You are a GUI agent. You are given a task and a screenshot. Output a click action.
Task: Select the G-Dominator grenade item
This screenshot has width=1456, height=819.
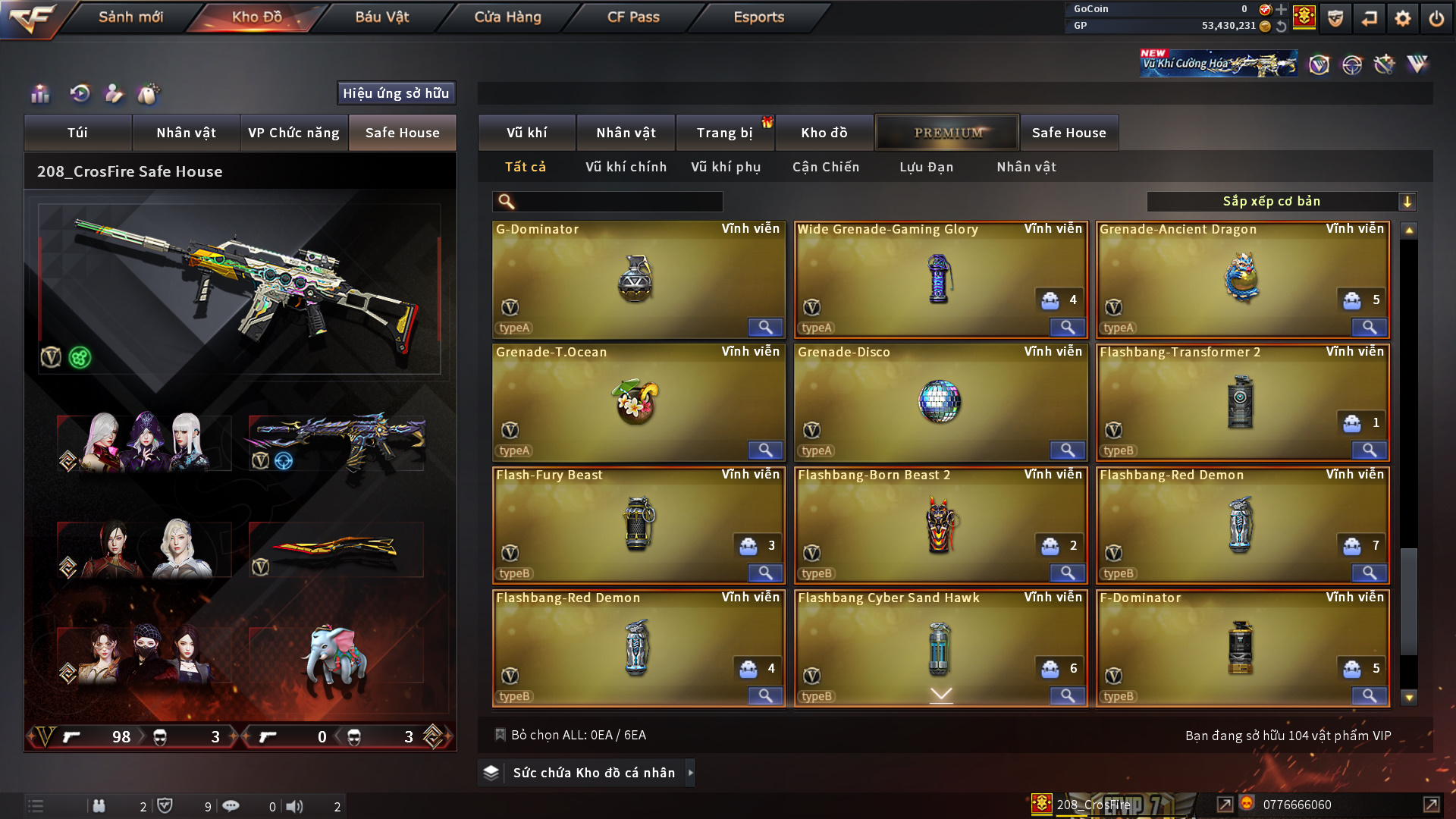tap(638, 279)
